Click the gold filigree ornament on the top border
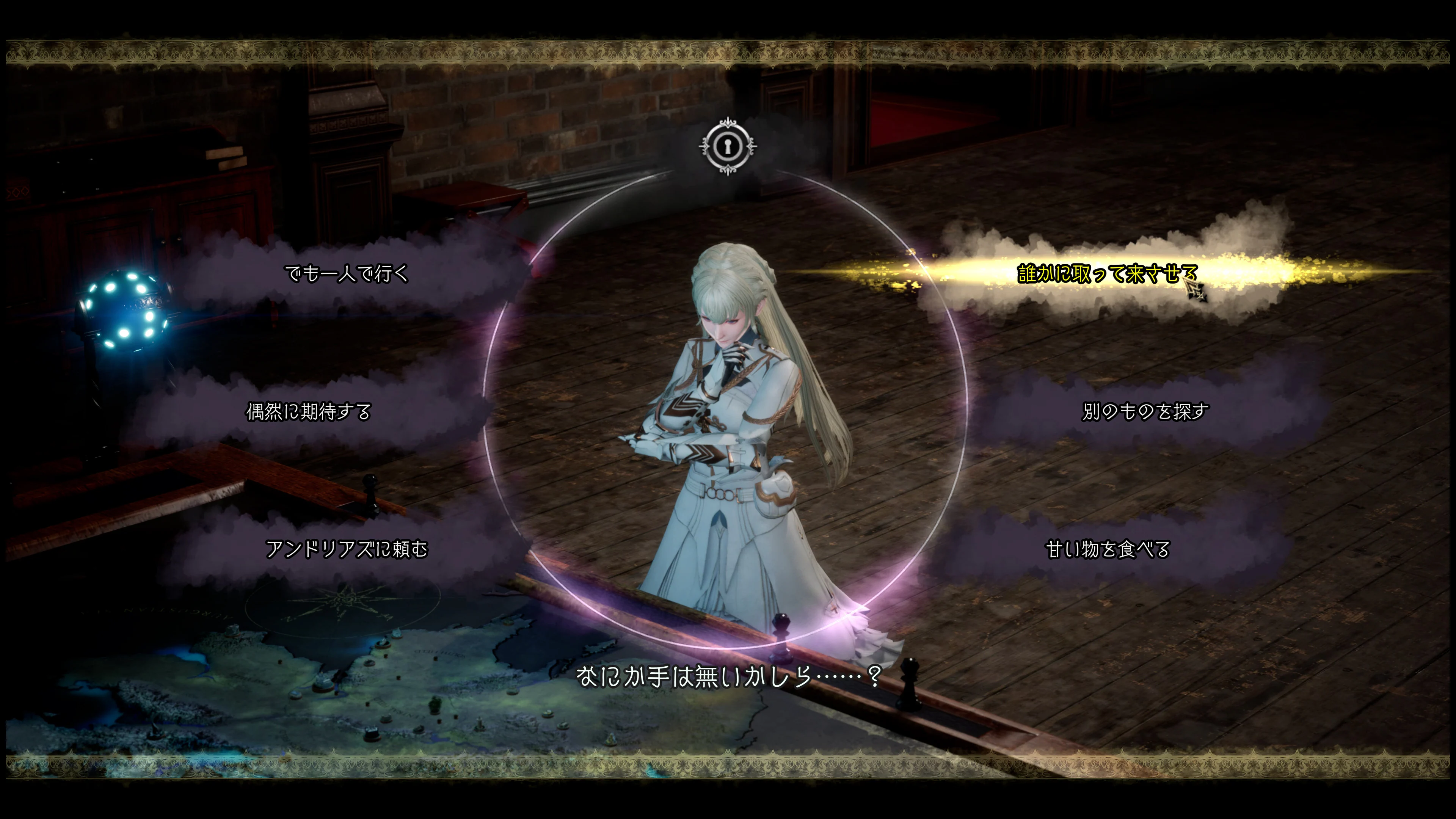This screenshot has height=819, width=1456. click(x=728, y=54)
